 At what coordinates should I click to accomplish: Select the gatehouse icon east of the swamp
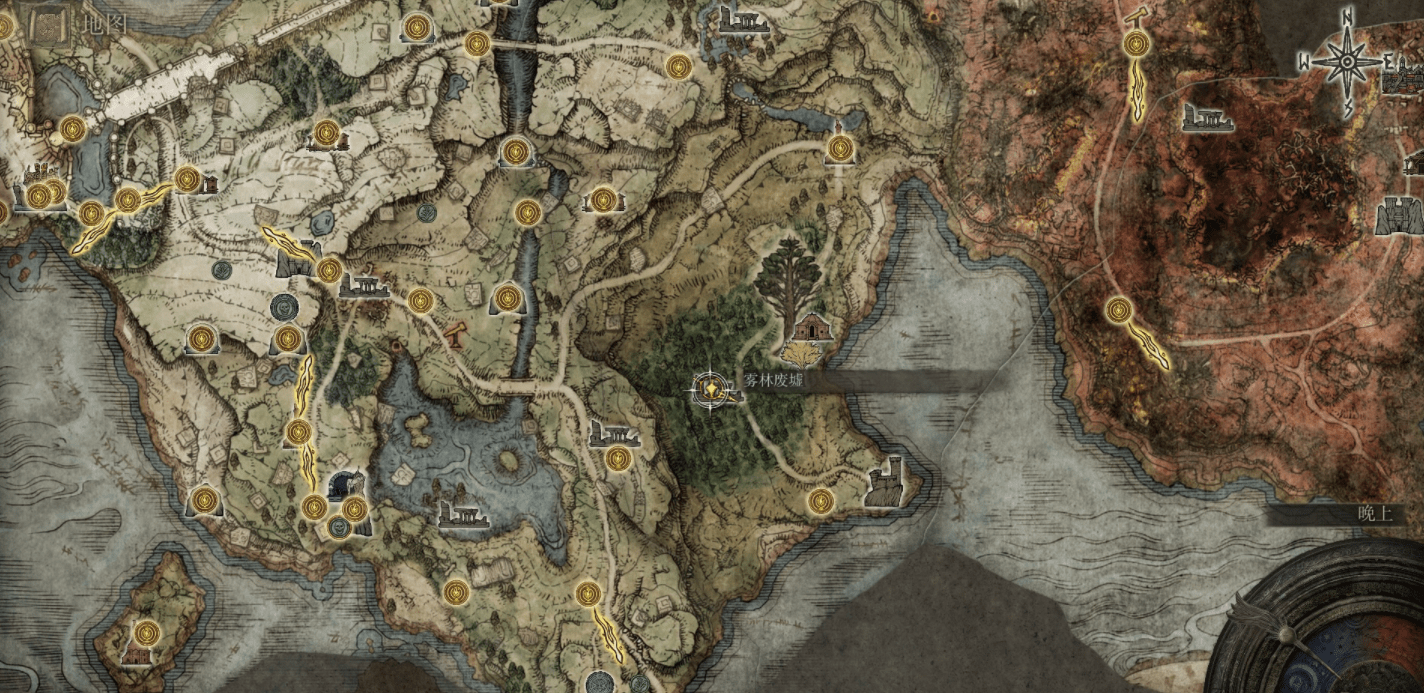tap(1399, 215)
